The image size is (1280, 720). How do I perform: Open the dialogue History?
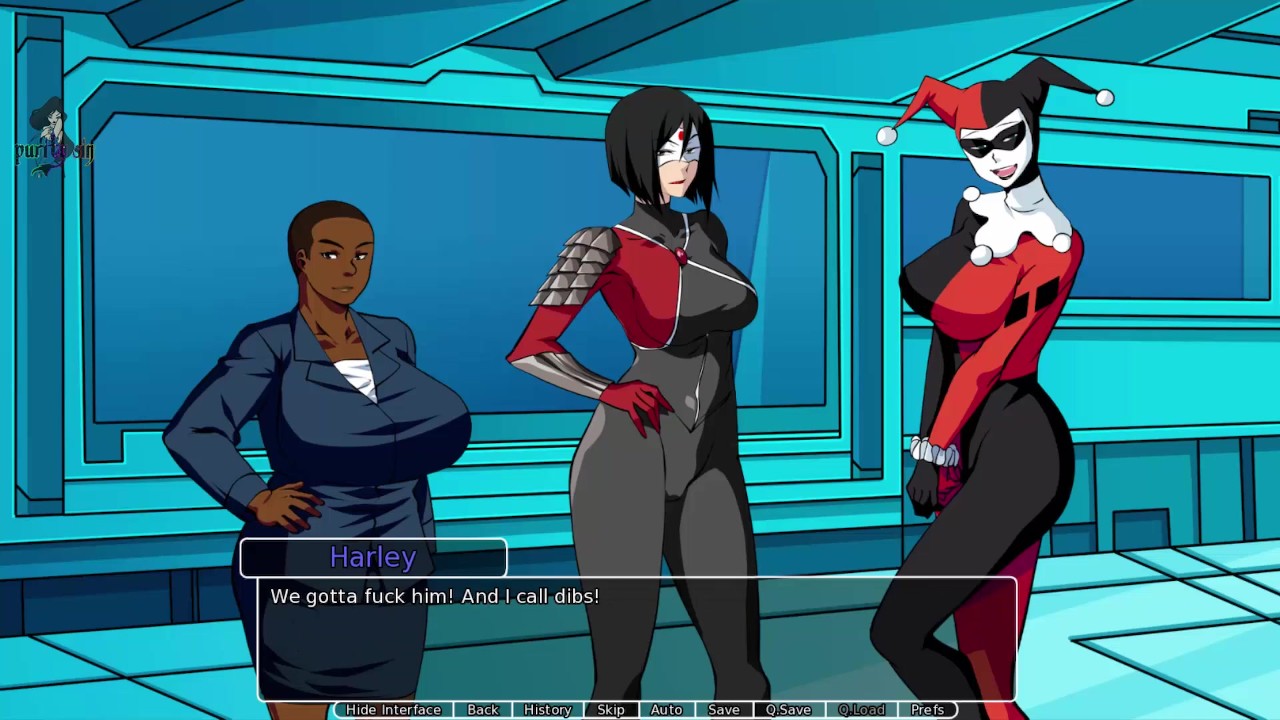click(547, 709)
